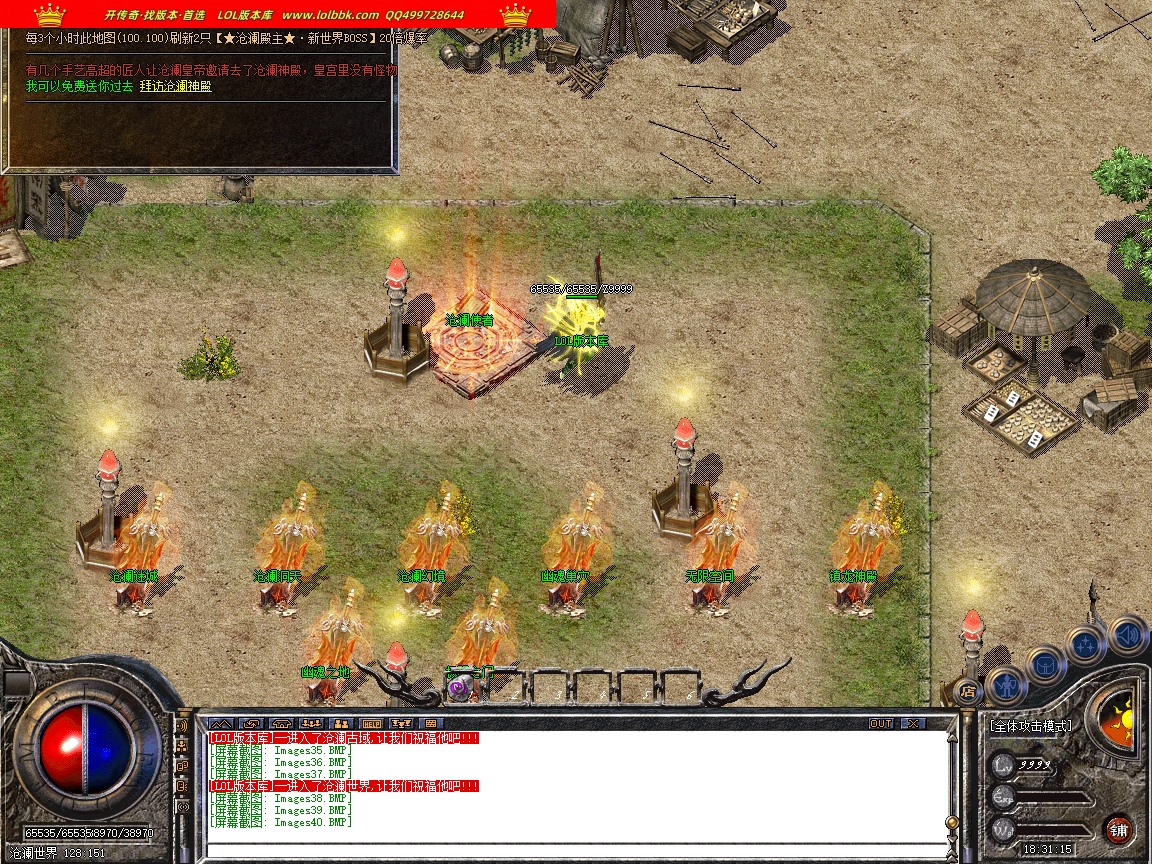Click the OUT button on chat panel
The width and height of the screenshot is (1152, 864).
click(880, 723)
